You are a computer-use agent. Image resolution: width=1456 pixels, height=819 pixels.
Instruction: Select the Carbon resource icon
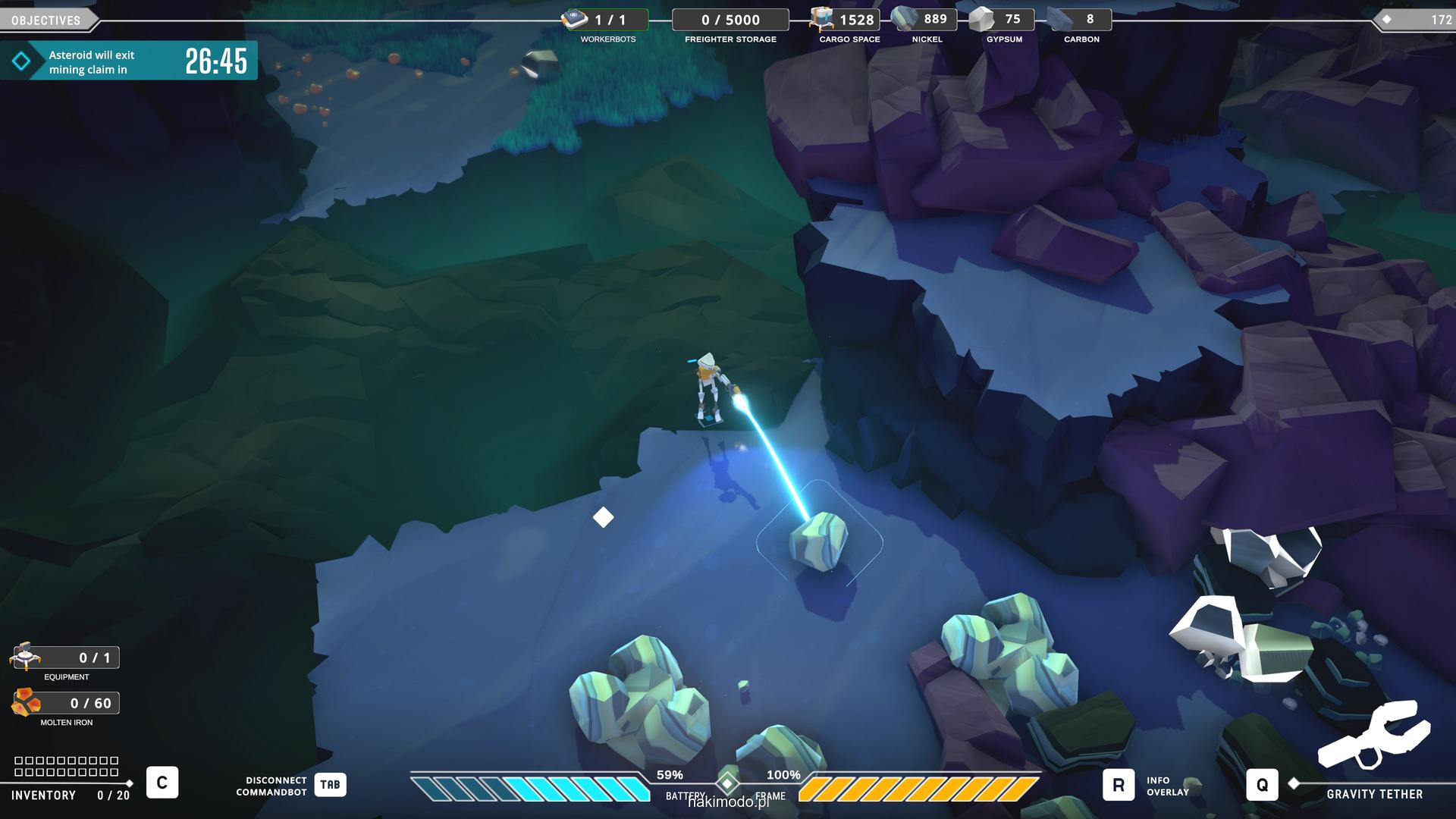1059,19
